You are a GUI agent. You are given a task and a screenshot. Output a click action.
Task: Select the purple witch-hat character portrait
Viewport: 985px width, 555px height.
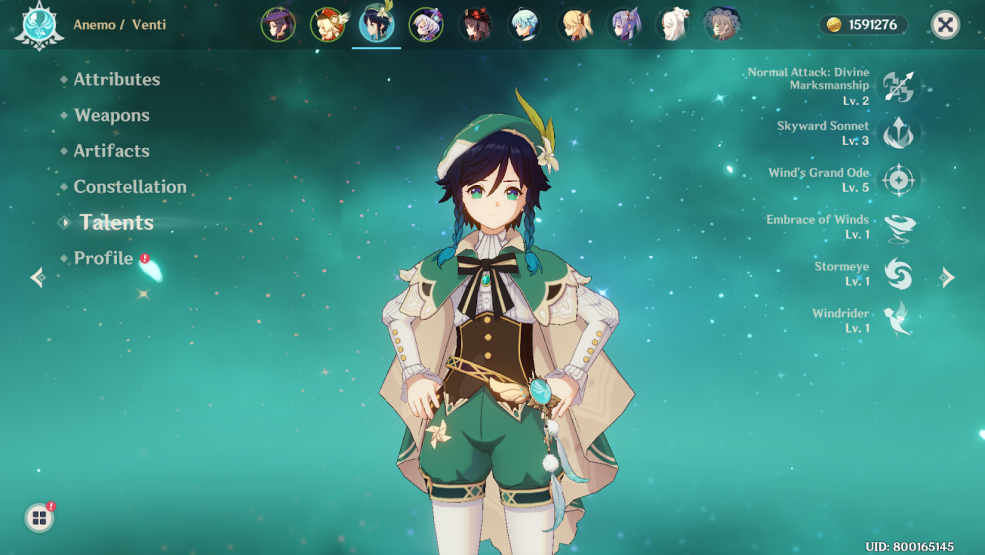(x=279, y=25)
